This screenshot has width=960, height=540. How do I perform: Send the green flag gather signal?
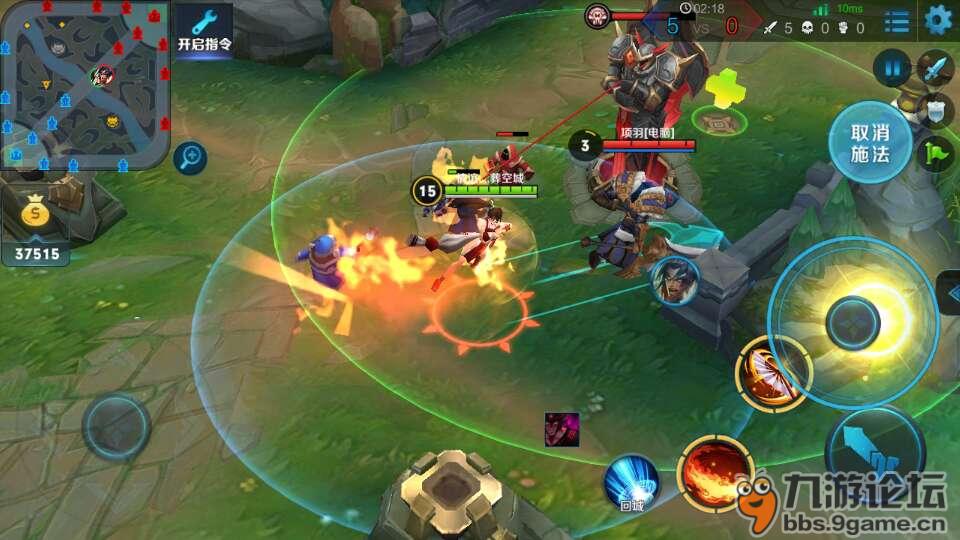click(937, 154)
